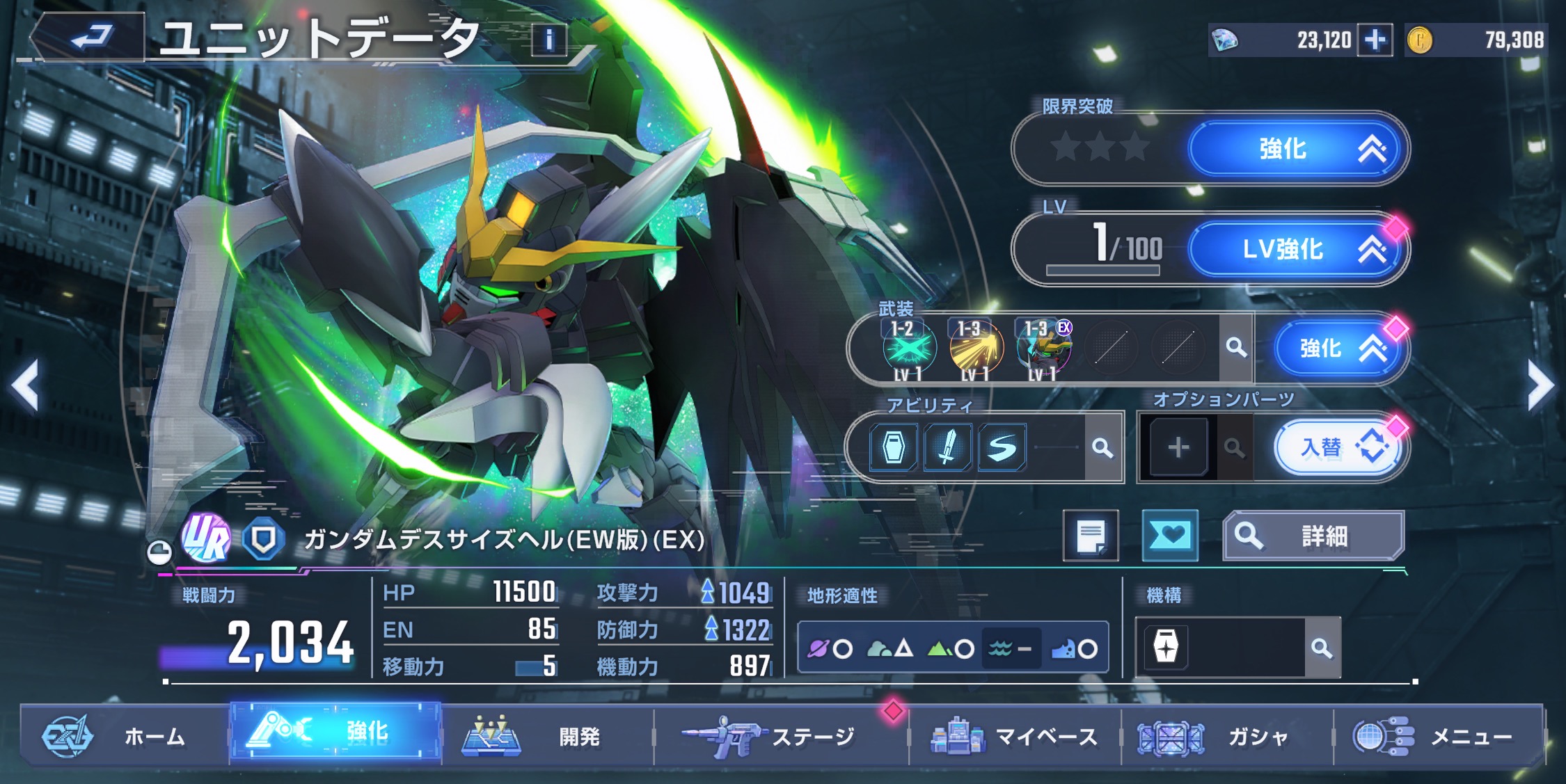1566x784 pixels.
Task: View the EX weapon icon
Action: pos(1043,348)
